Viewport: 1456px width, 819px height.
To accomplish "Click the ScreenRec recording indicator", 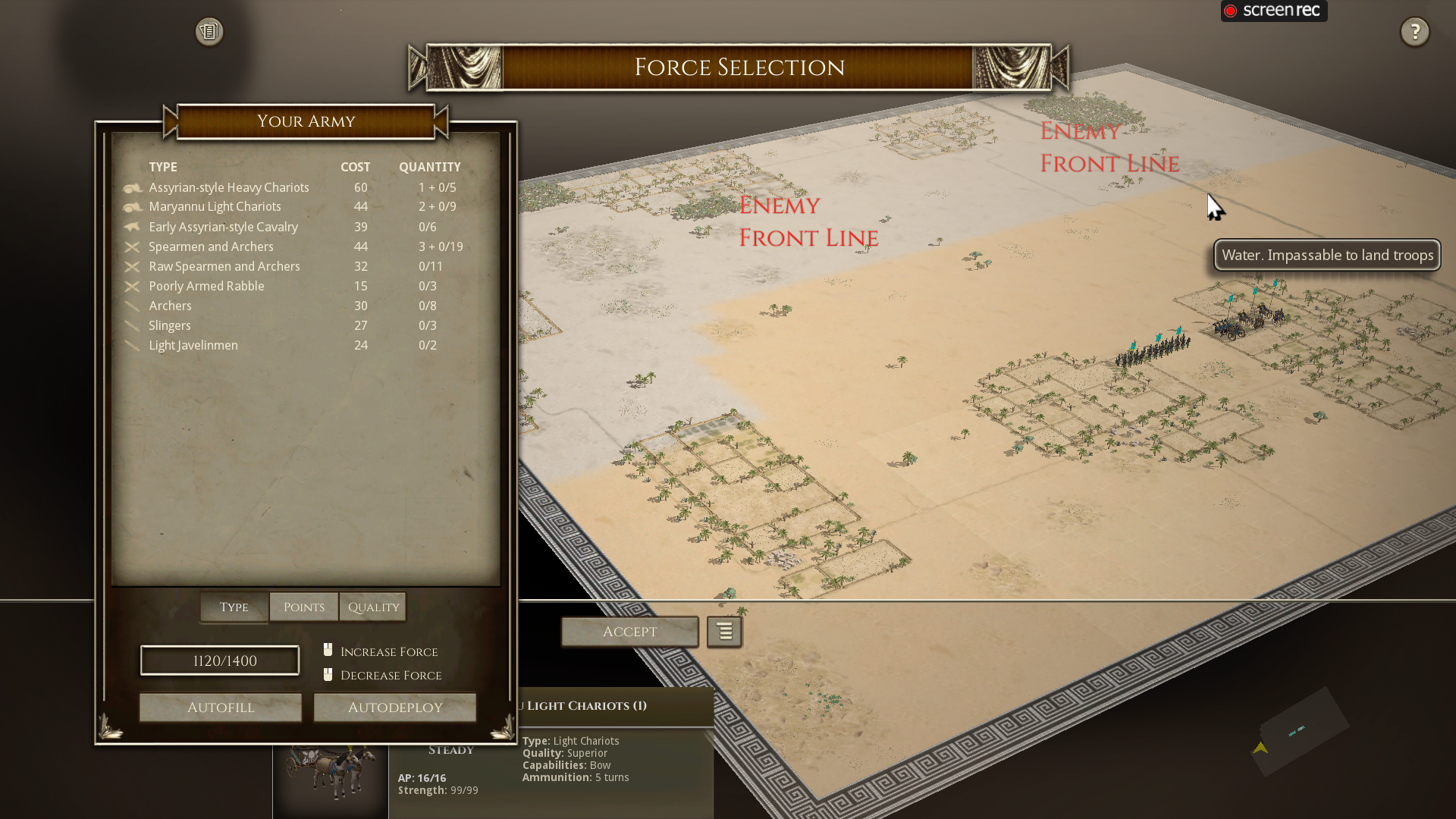I will (1272, 11).
